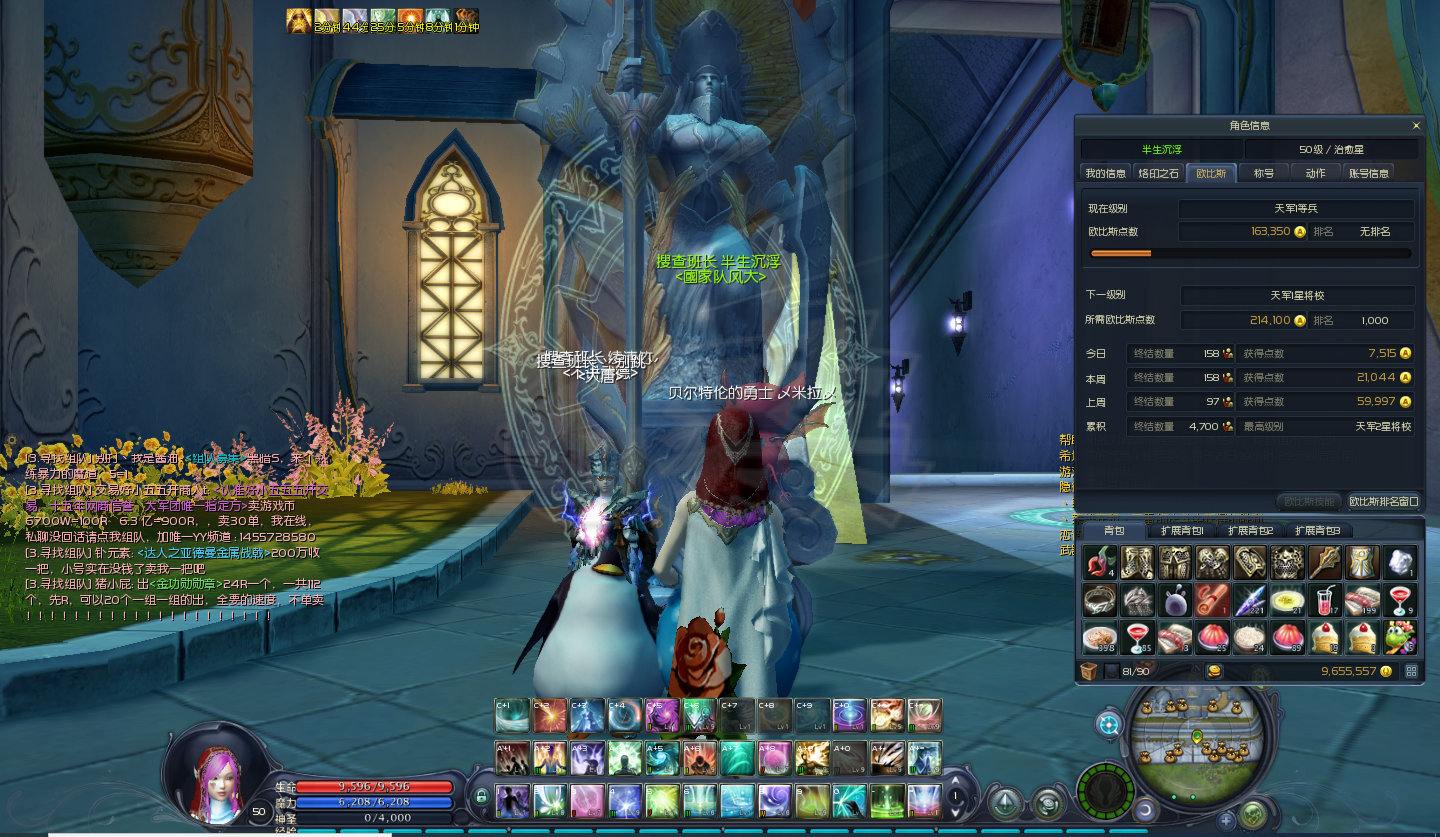Switch to the 我的信息 tab
Screen dimensions: 1440x837
coord(1105,173)
